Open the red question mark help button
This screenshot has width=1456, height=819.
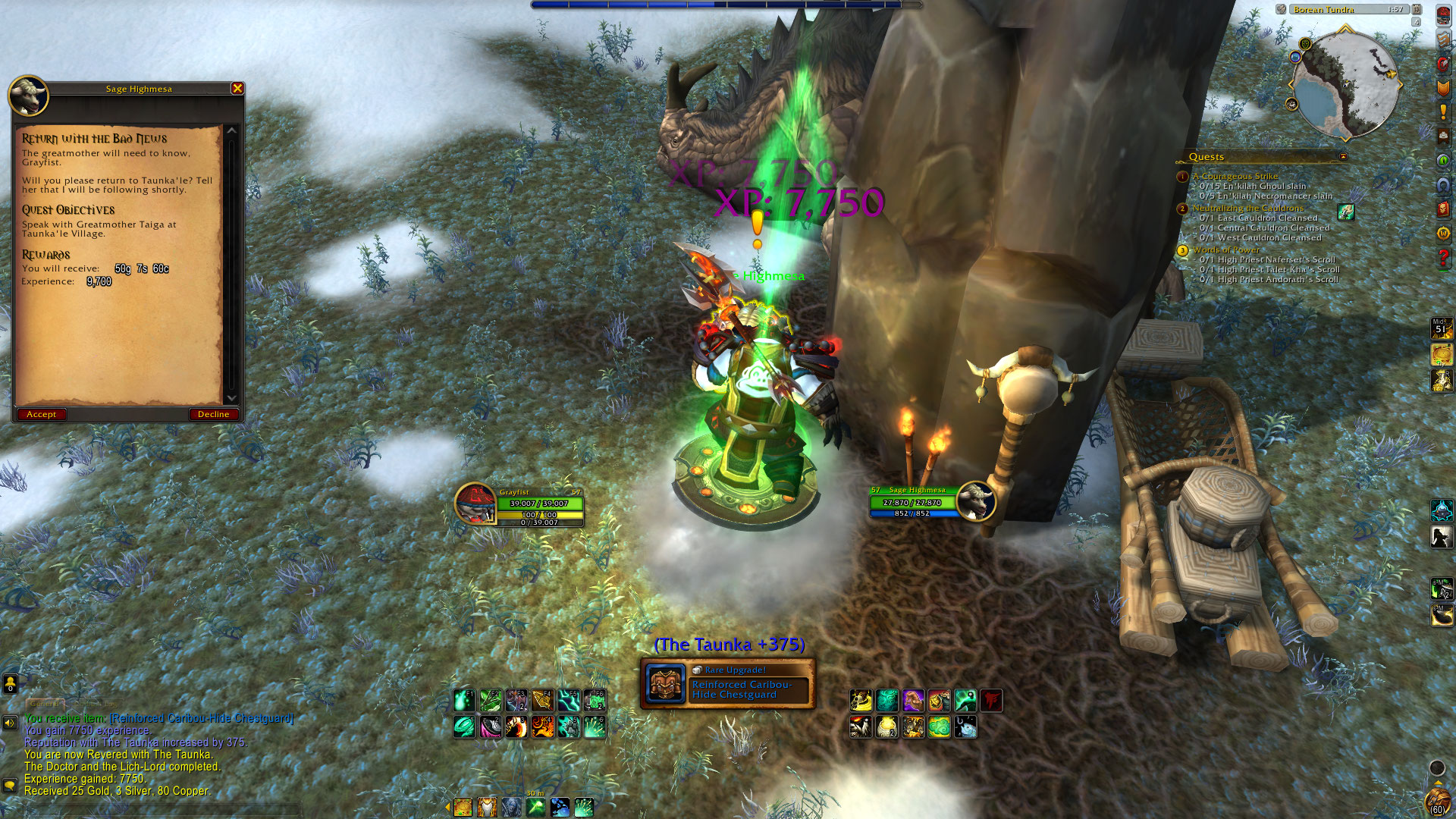pos(1443,258)
